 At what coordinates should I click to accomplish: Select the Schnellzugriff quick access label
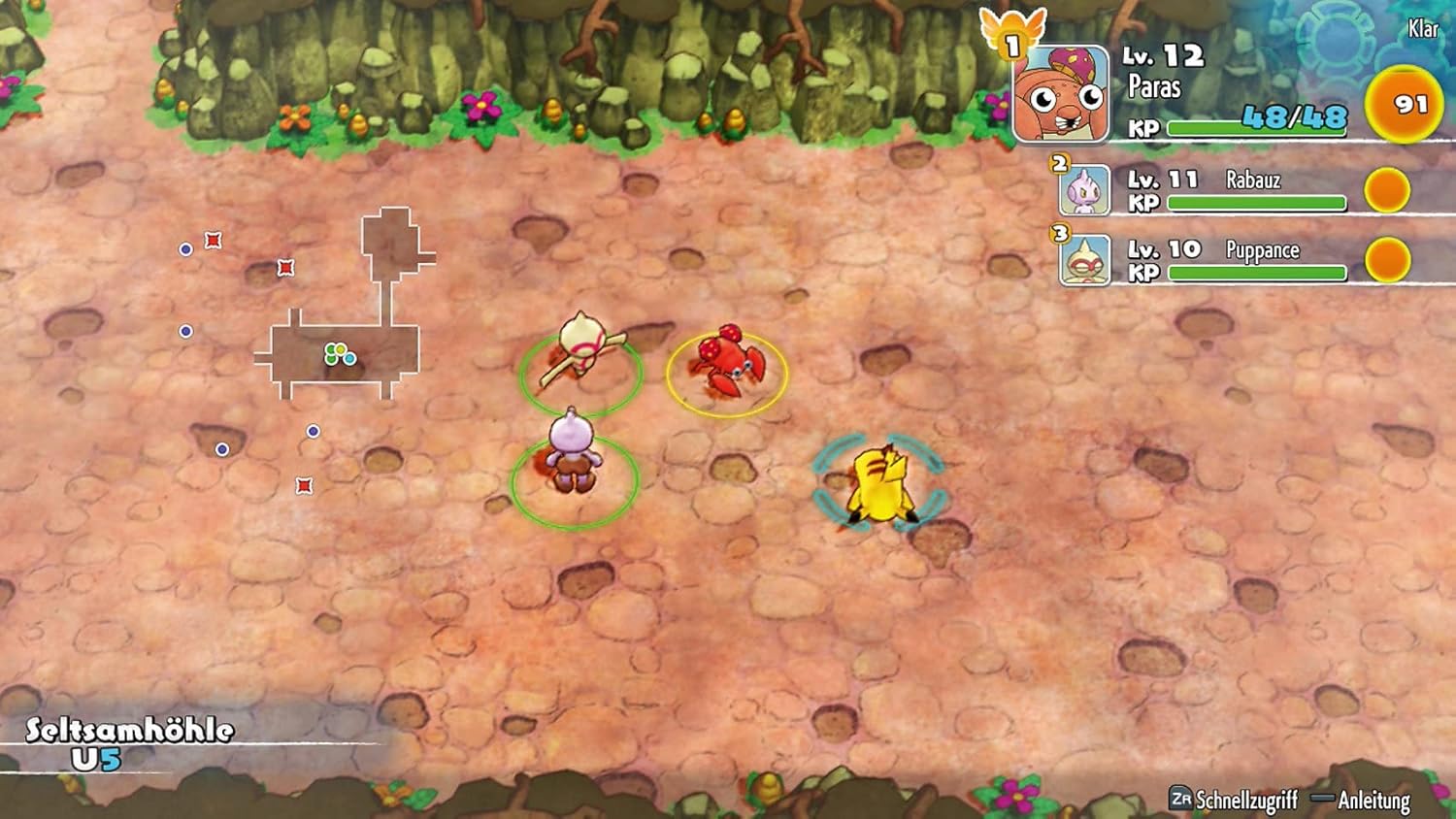tap(1245, 800)
